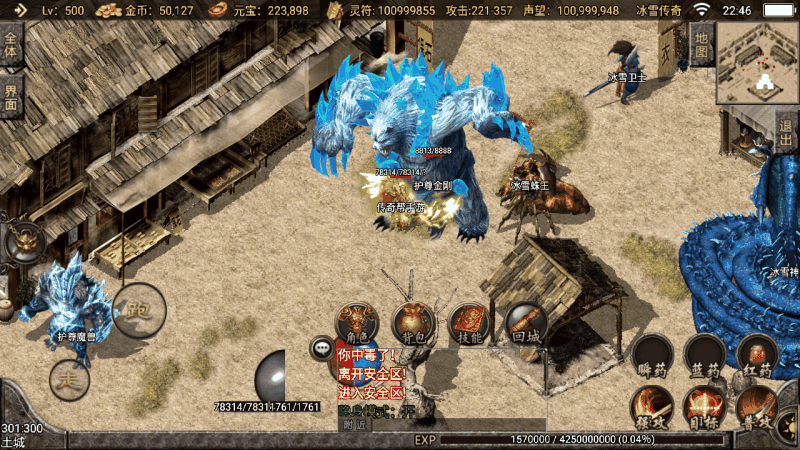Toggle the 走 walk mode button

point(69,380)
